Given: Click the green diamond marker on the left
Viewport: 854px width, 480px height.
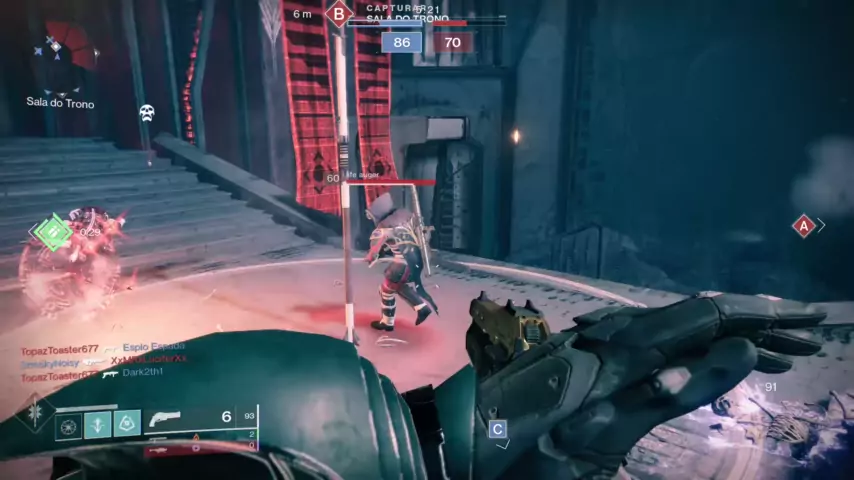Looking at the screenshot, I should click(x=52, y=232).
